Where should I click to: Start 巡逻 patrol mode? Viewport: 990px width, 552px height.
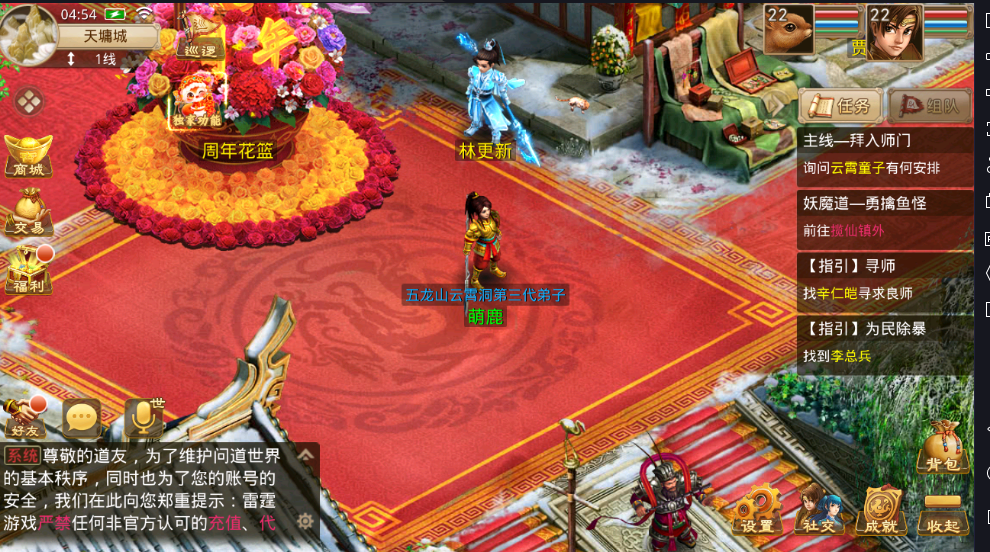195,38
